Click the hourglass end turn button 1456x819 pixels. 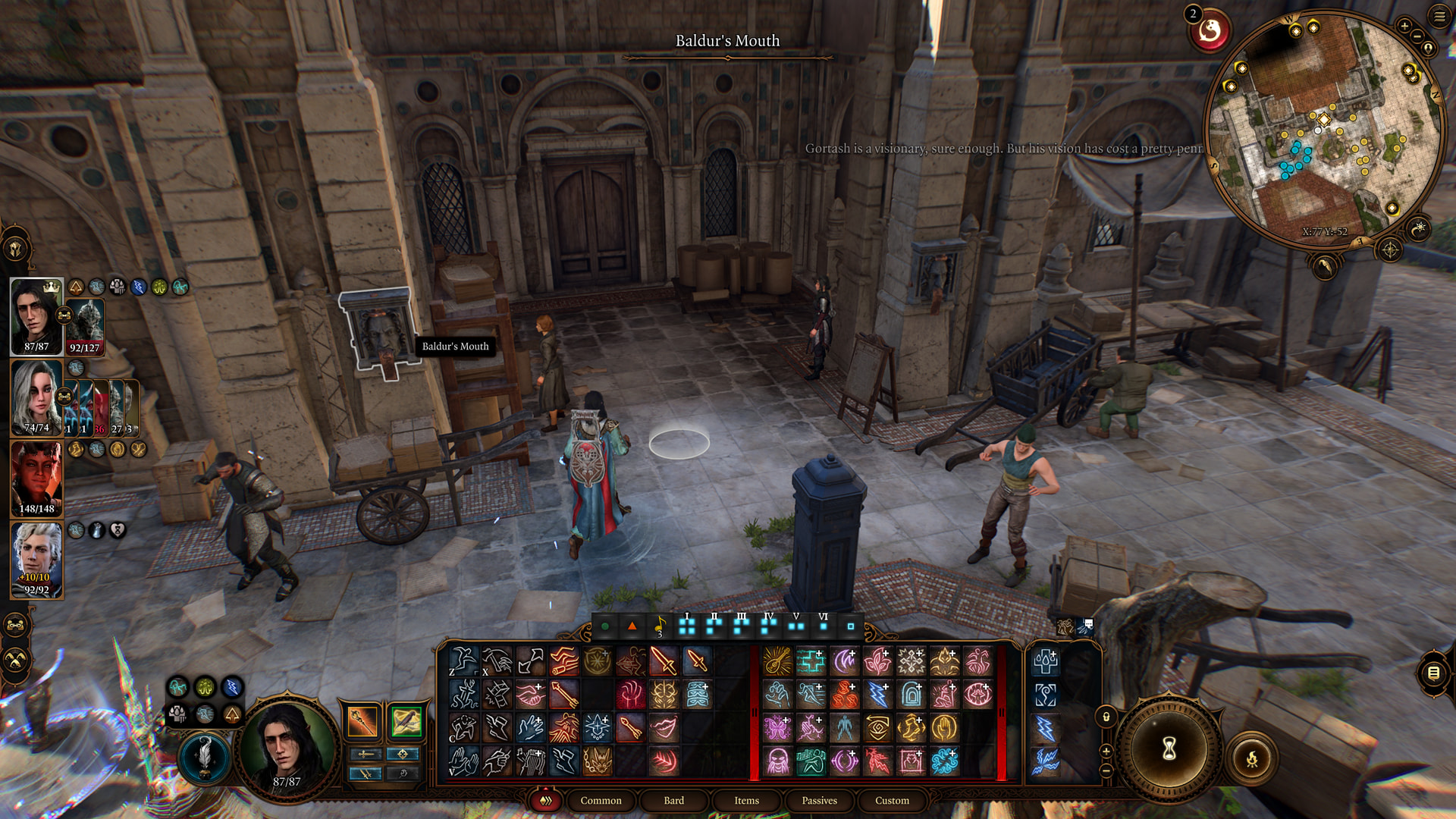pos(1169,748)
